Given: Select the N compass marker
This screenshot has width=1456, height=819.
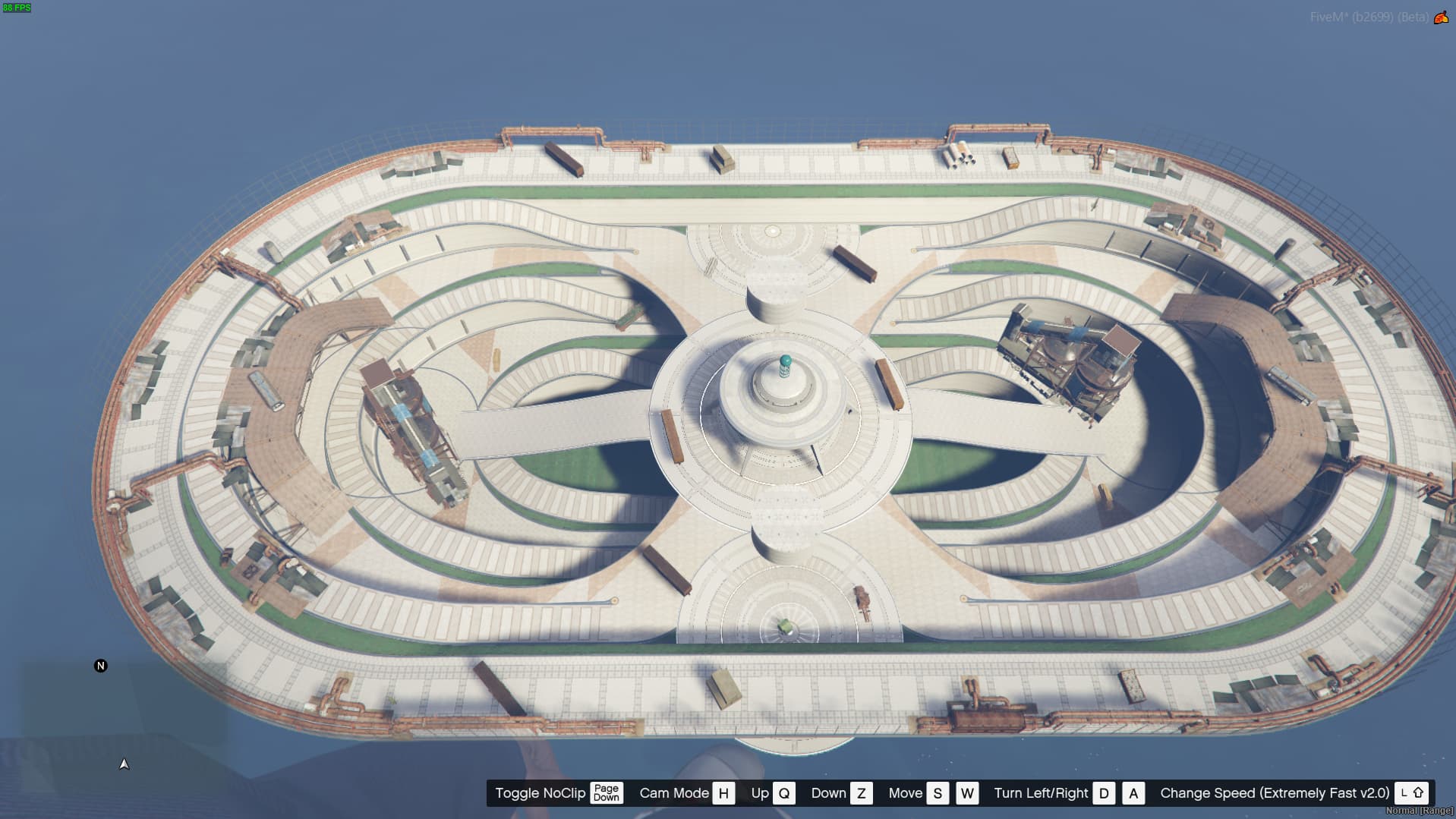Looking at the screenshot, I should click(99, 666).
